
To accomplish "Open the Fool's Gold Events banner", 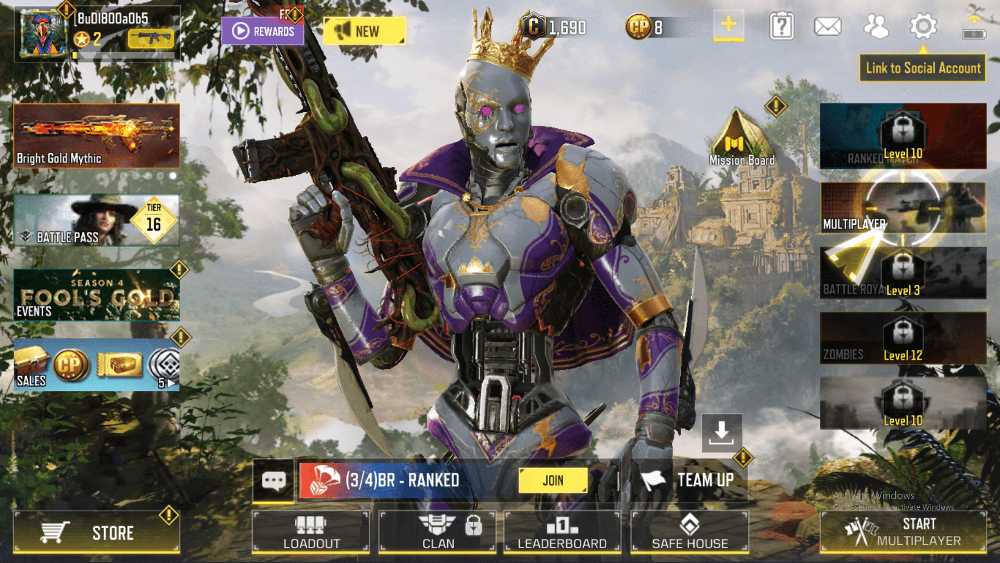I will (x=97, y=294).
